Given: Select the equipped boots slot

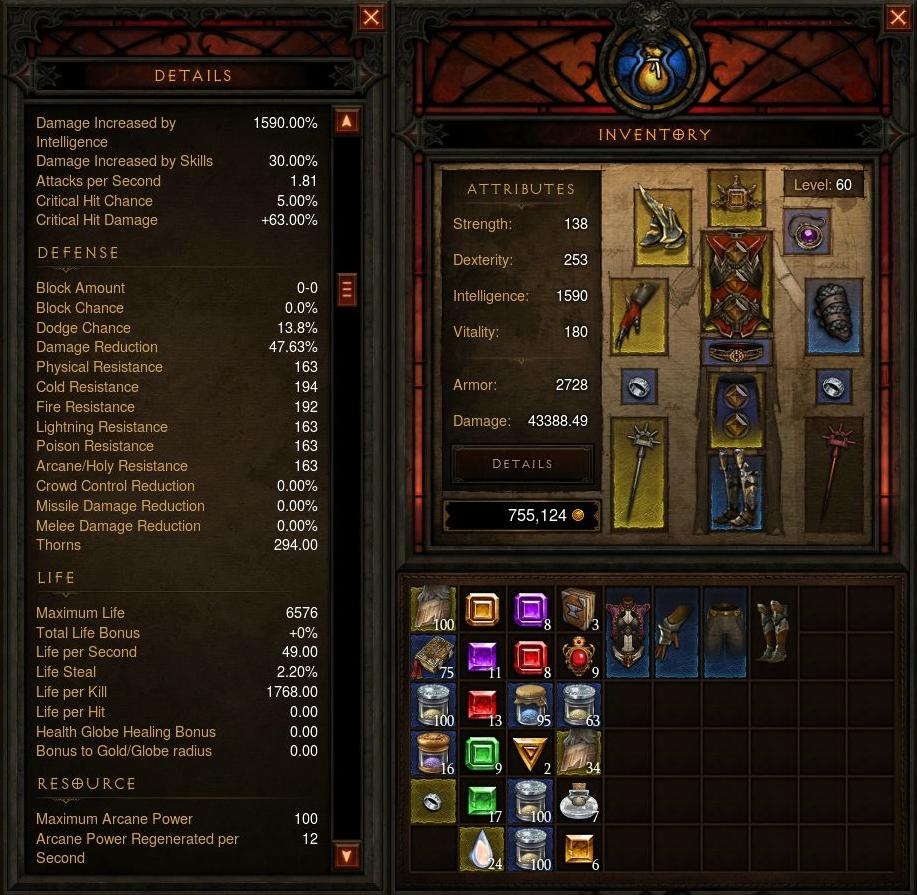Looking at the screenshot, I should [736, 490].
